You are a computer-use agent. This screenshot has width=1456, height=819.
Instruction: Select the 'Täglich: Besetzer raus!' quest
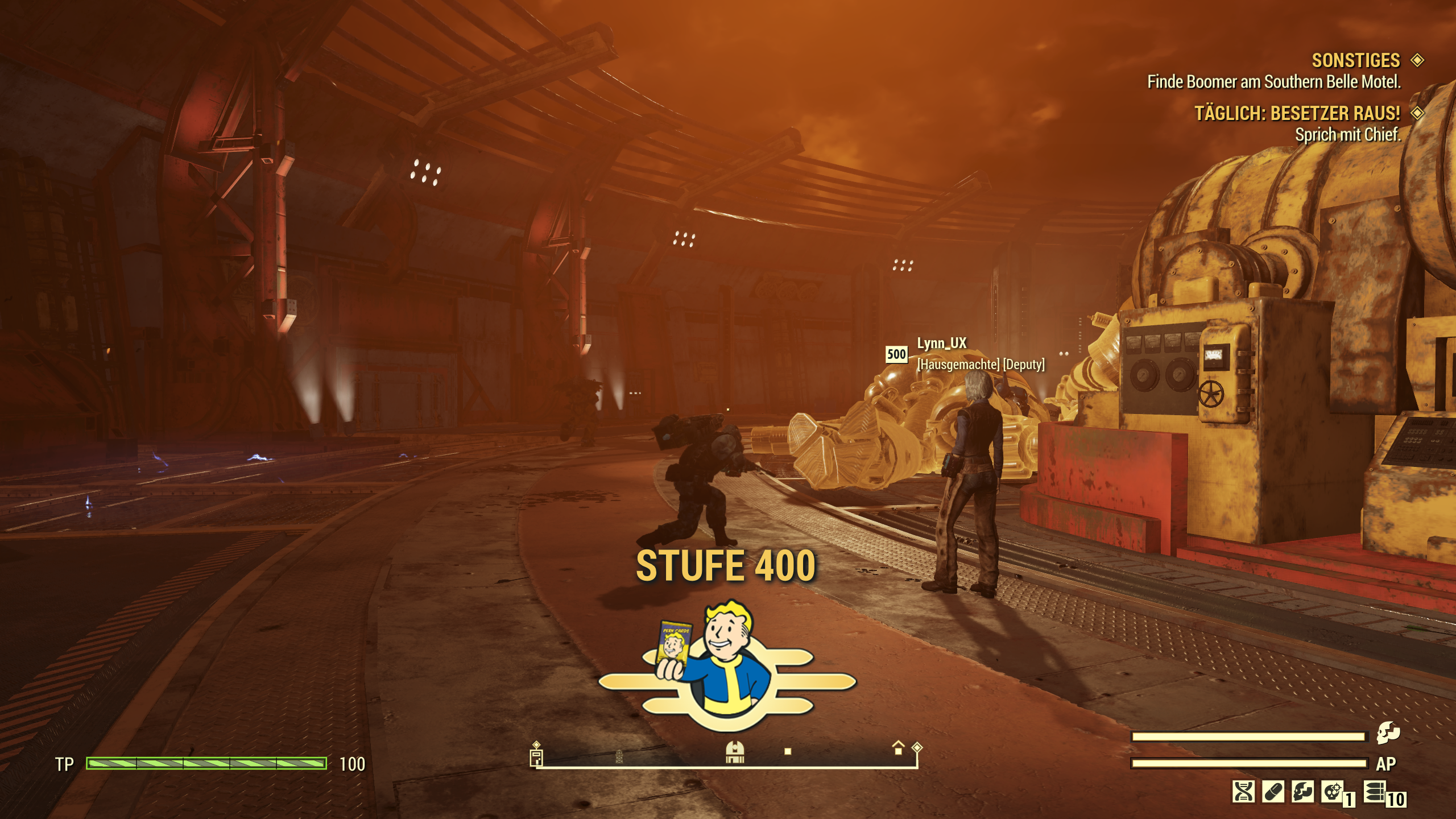pyautogui.click(x=1296, y=113)
